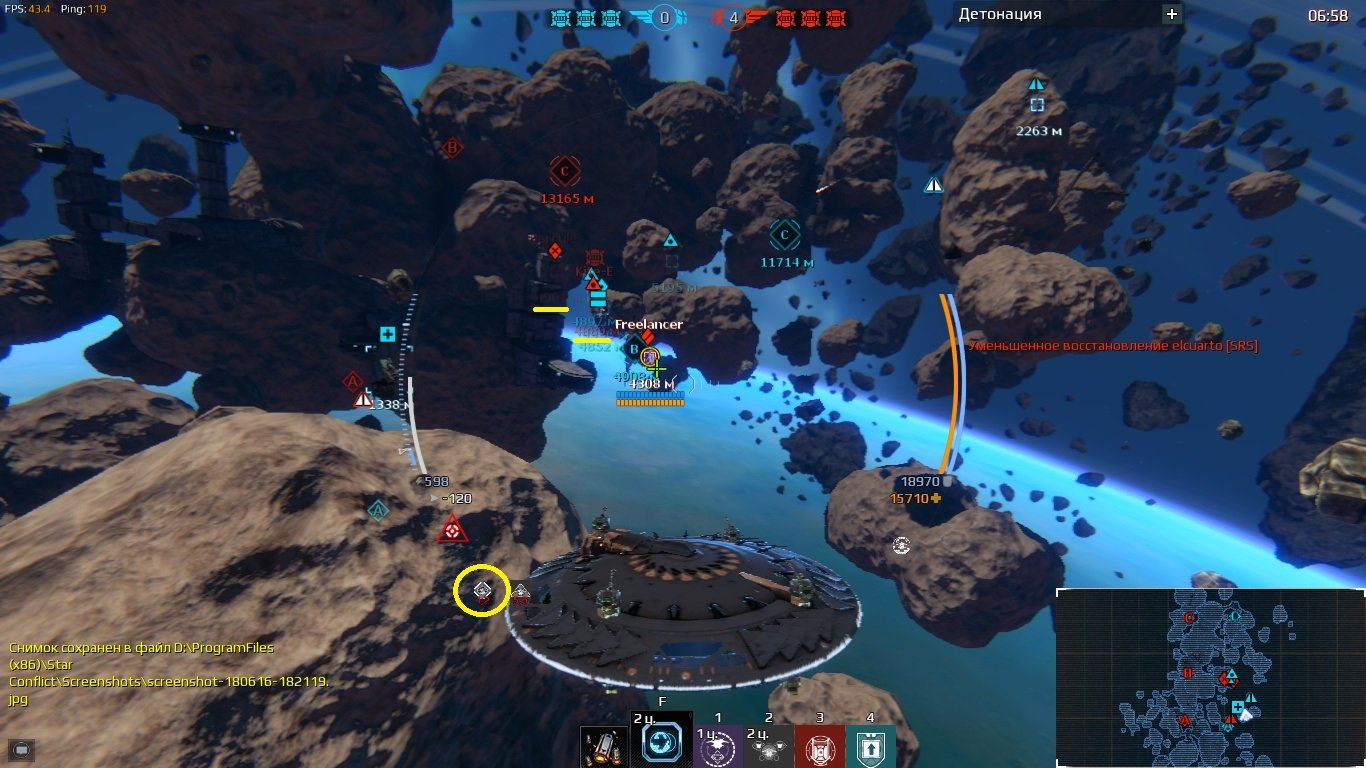The image size is (1366, 768).
Task: Deploy the drone module in slot 2
Action: tap(768, 746)
